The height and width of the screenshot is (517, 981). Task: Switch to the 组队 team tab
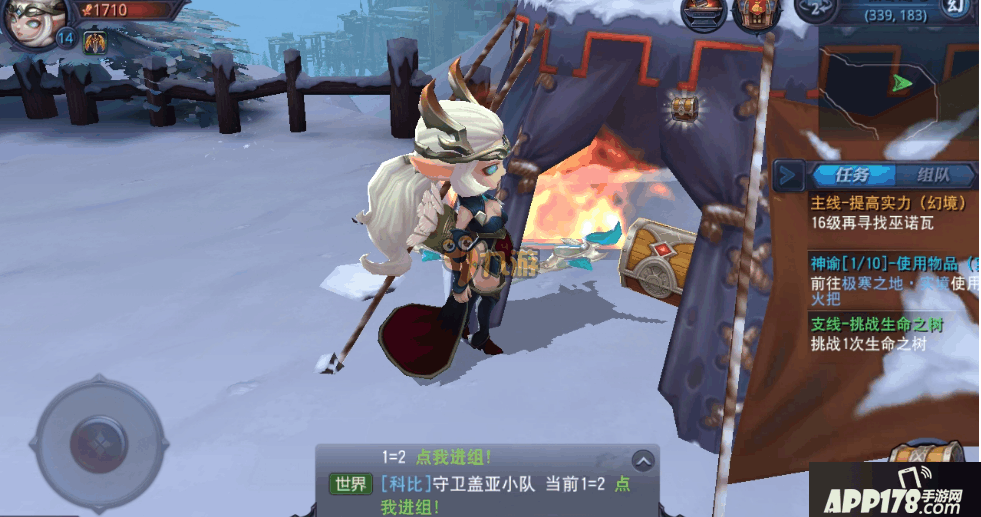pyautogui.click(x=933, y=176)
